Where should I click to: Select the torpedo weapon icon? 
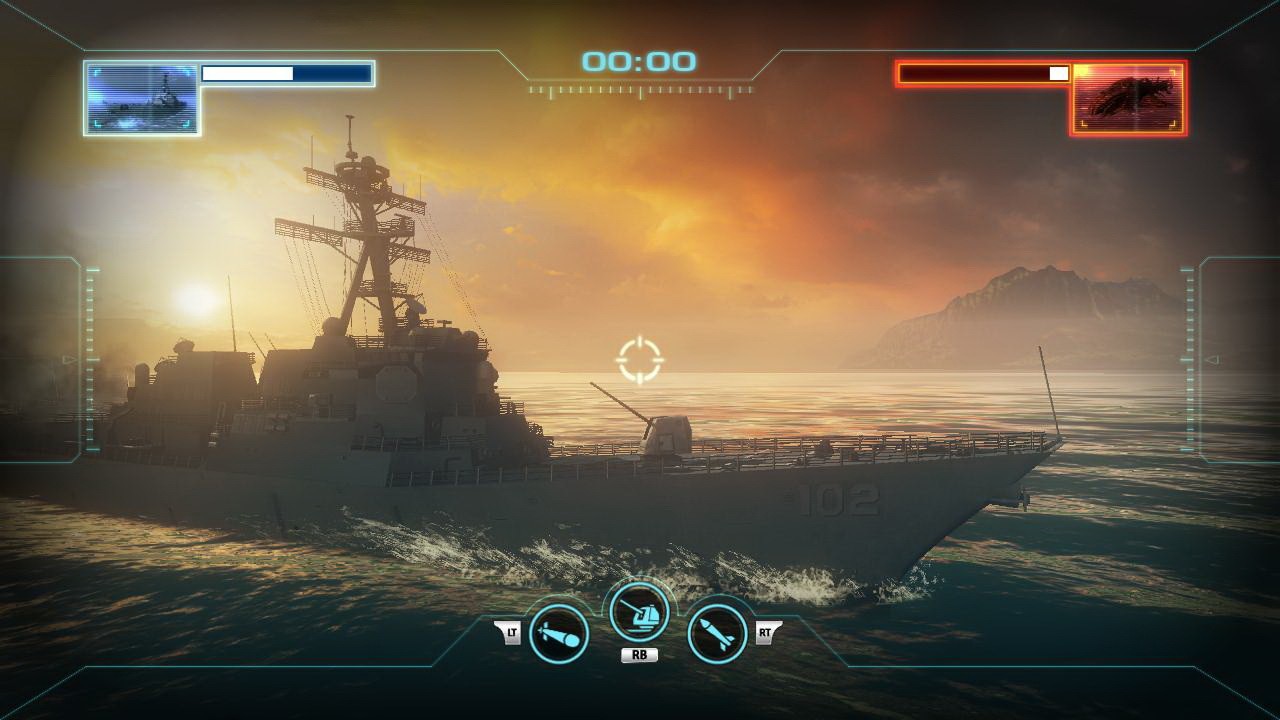pos(558,633)
